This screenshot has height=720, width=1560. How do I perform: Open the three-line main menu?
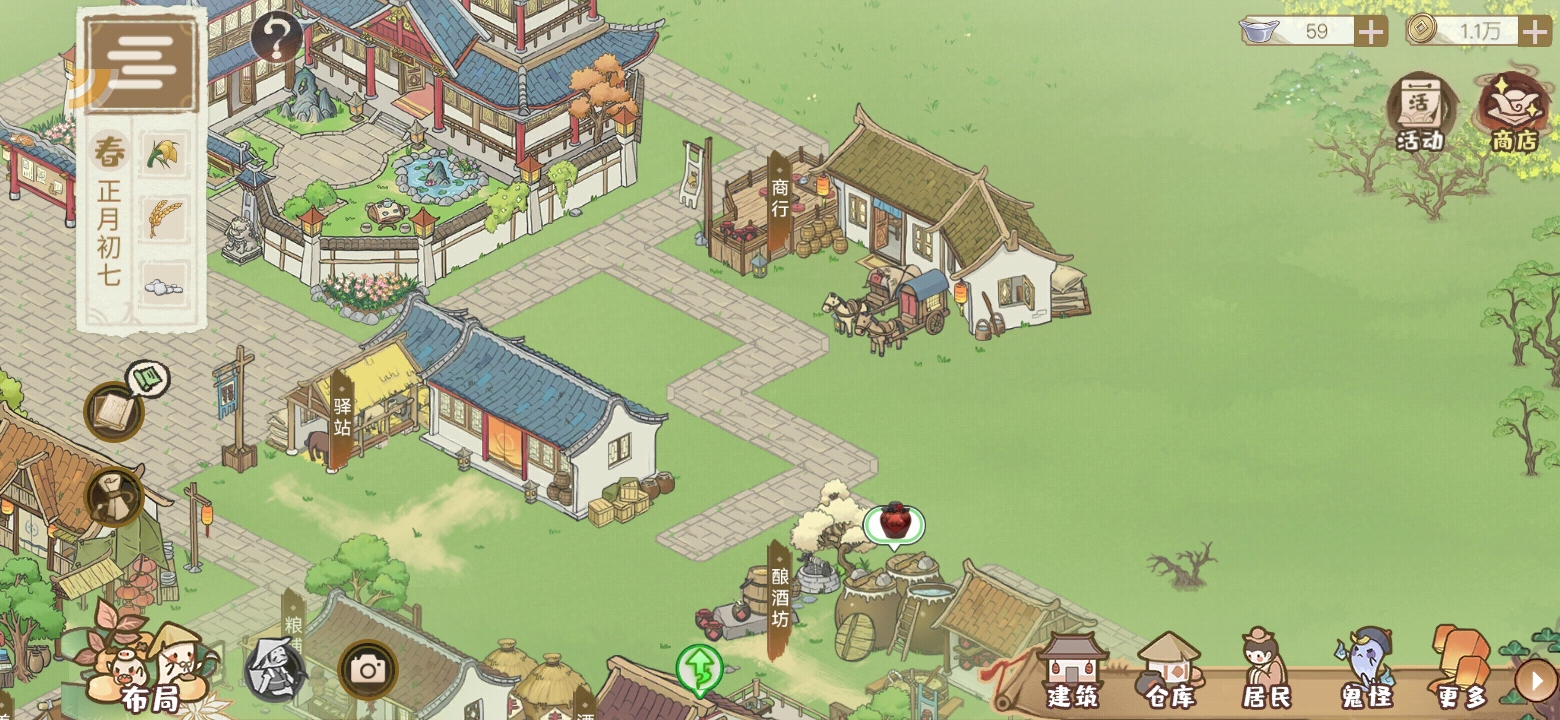coord(141,63)
